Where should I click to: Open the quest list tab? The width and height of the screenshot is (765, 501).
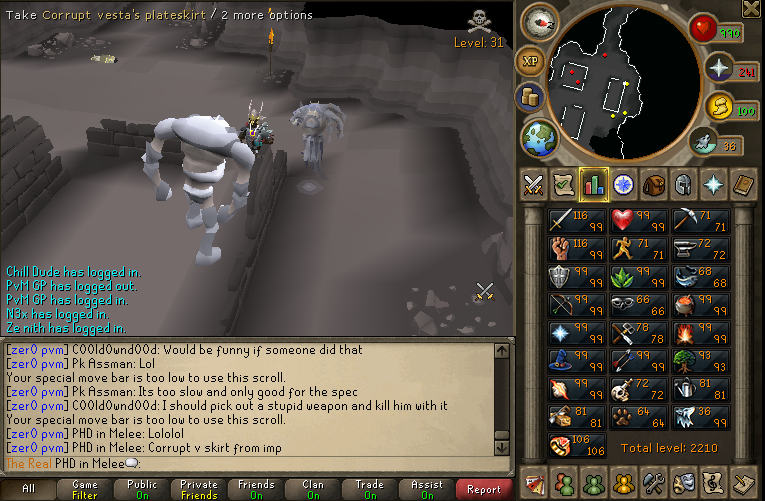click(564, 184)
